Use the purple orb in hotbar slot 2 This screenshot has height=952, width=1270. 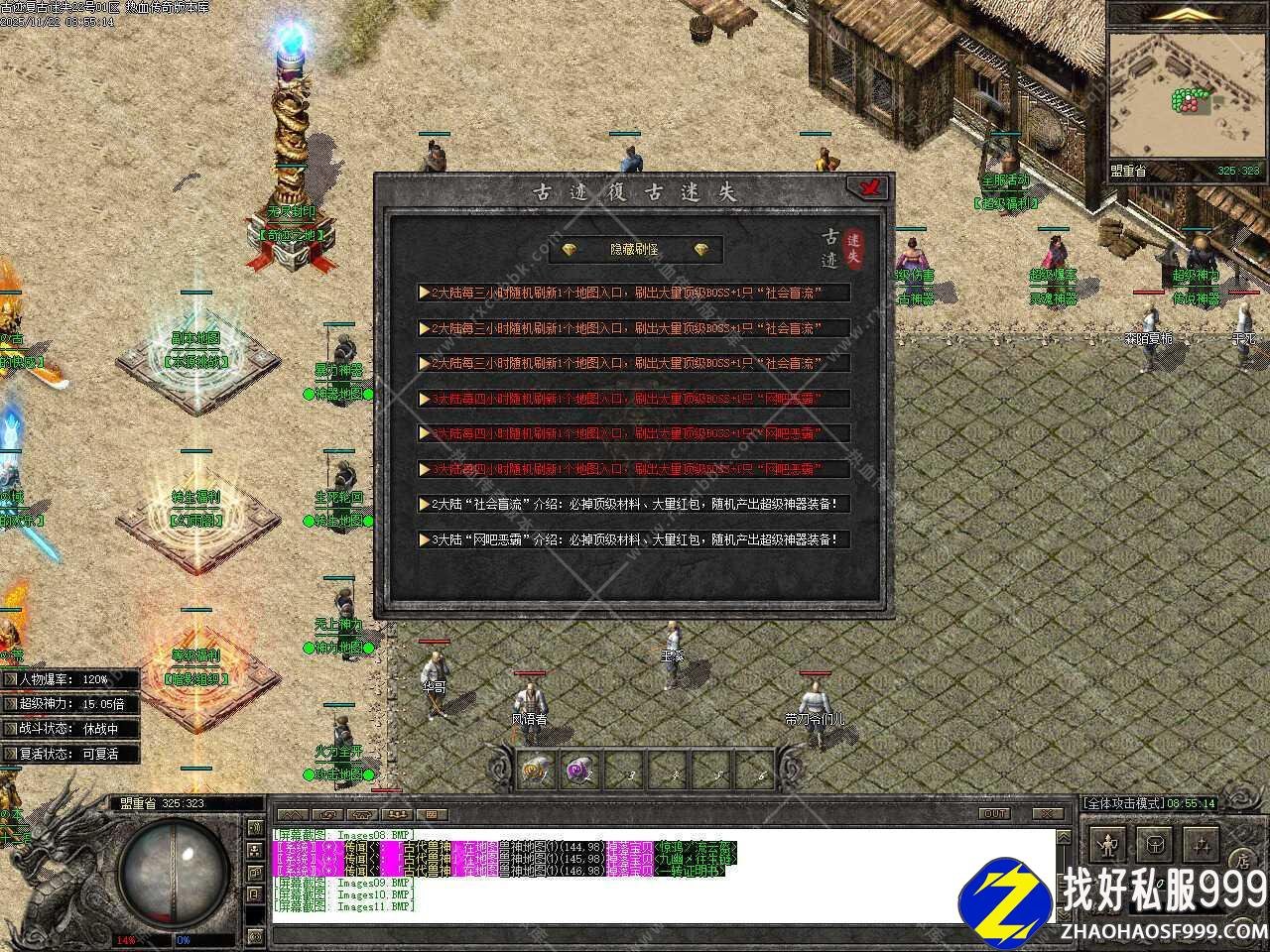pos(580,770)
